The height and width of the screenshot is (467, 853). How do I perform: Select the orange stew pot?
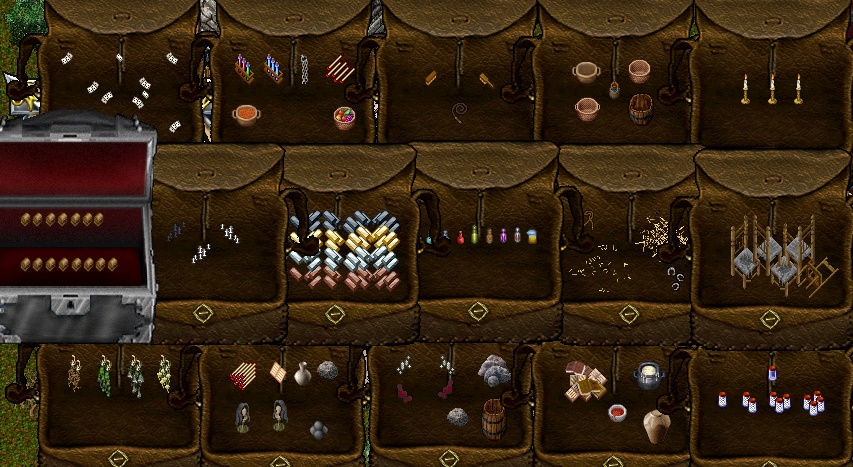[246, 115]
